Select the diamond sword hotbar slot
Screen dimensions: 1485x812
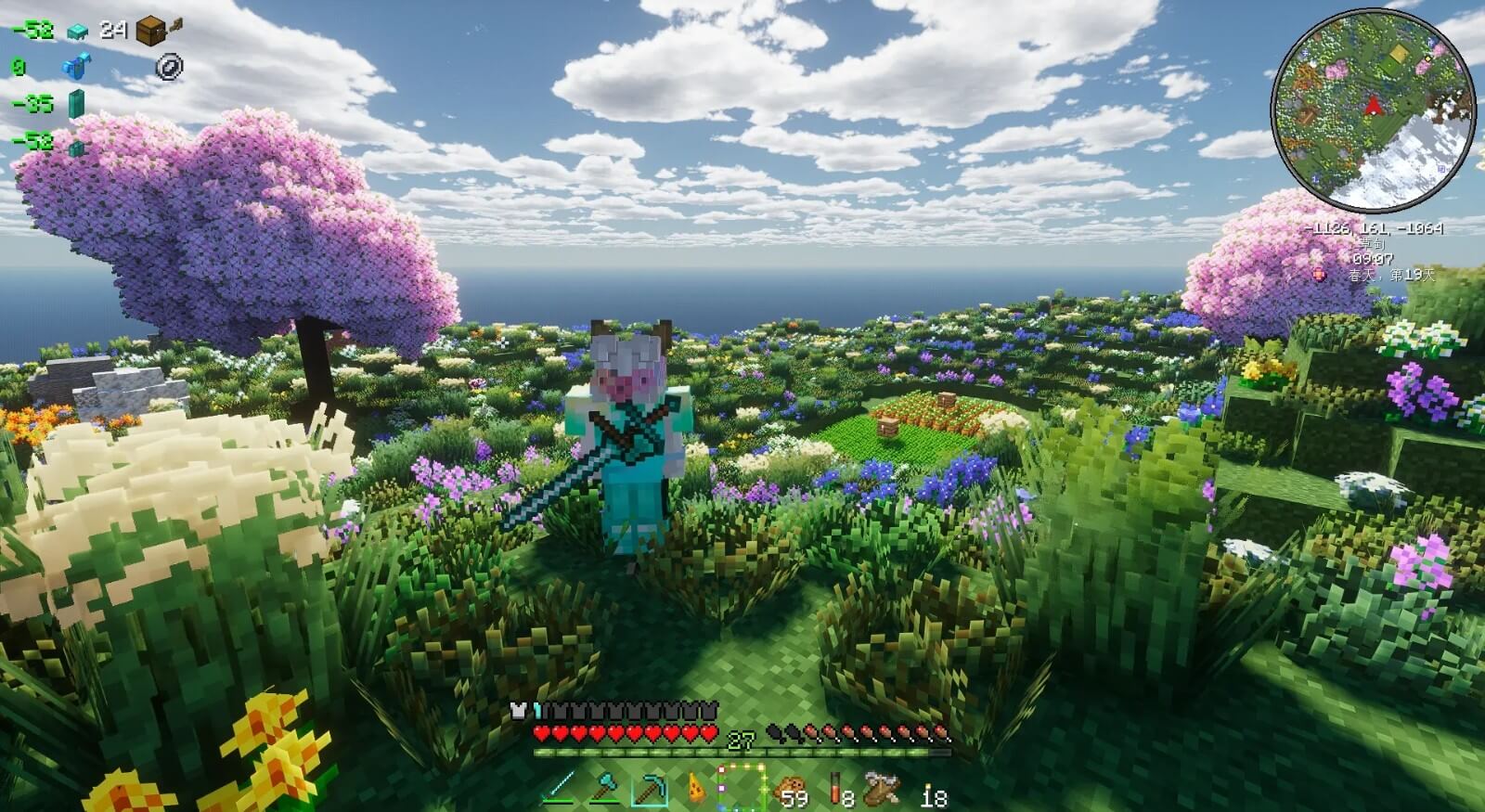point(560,789)
